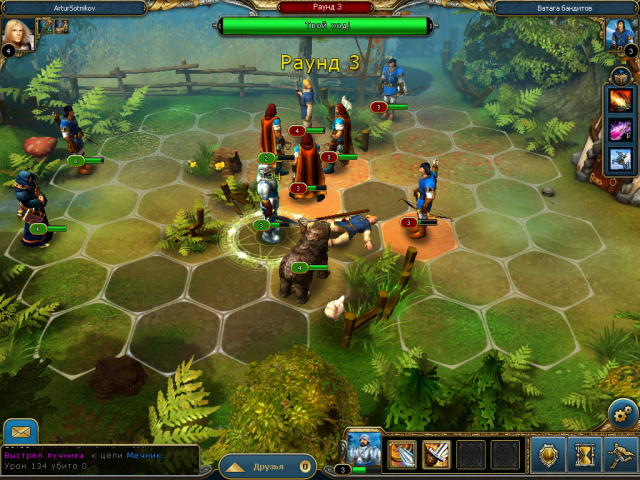Select the sword slash ability
Image resolution: width=640 pixels, height=480 pixels.
click(x=436, y=454)
